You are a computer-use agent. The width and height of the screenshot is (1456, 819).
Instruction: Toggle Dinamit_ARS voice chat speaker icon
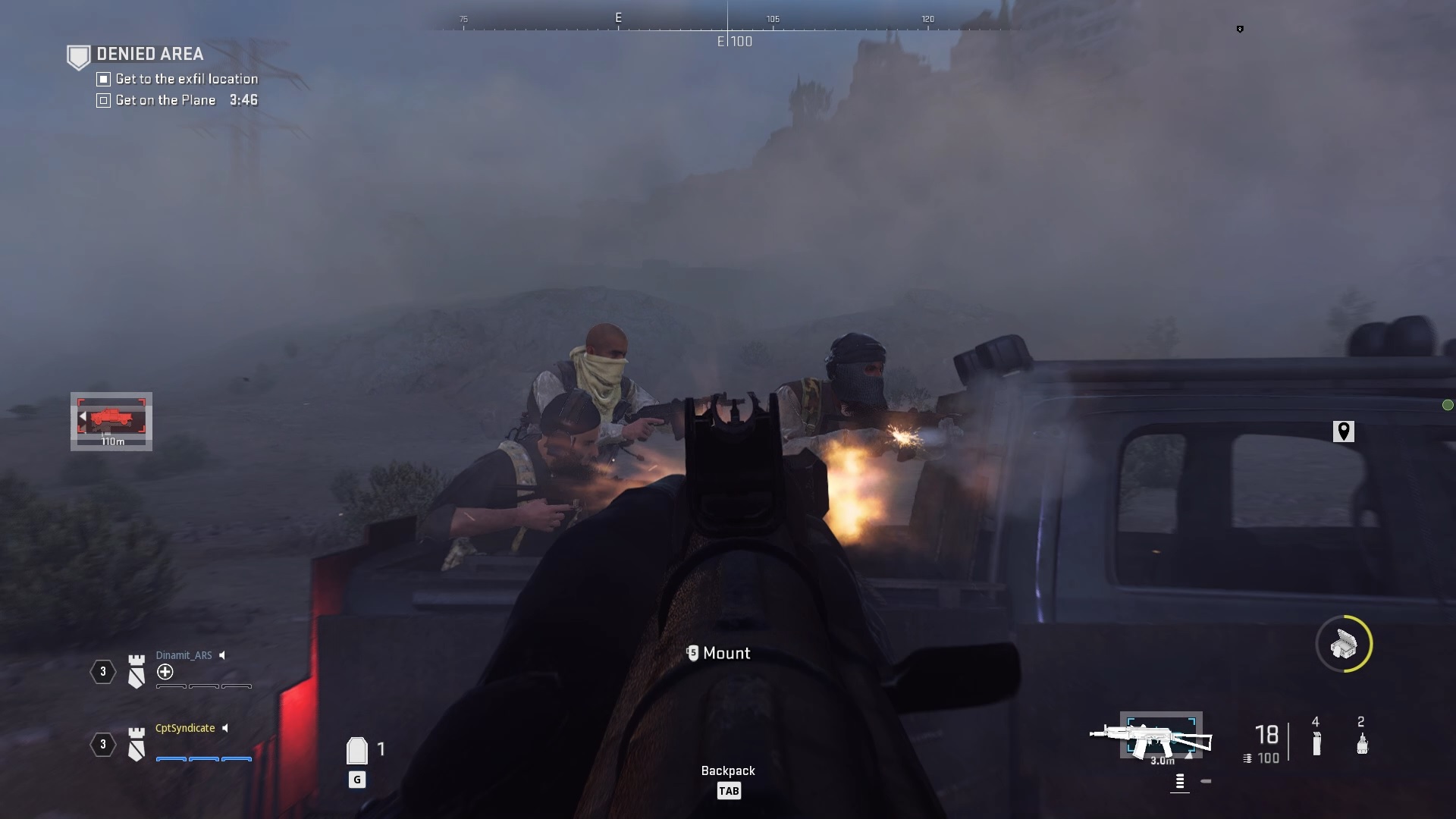point(221,655)
